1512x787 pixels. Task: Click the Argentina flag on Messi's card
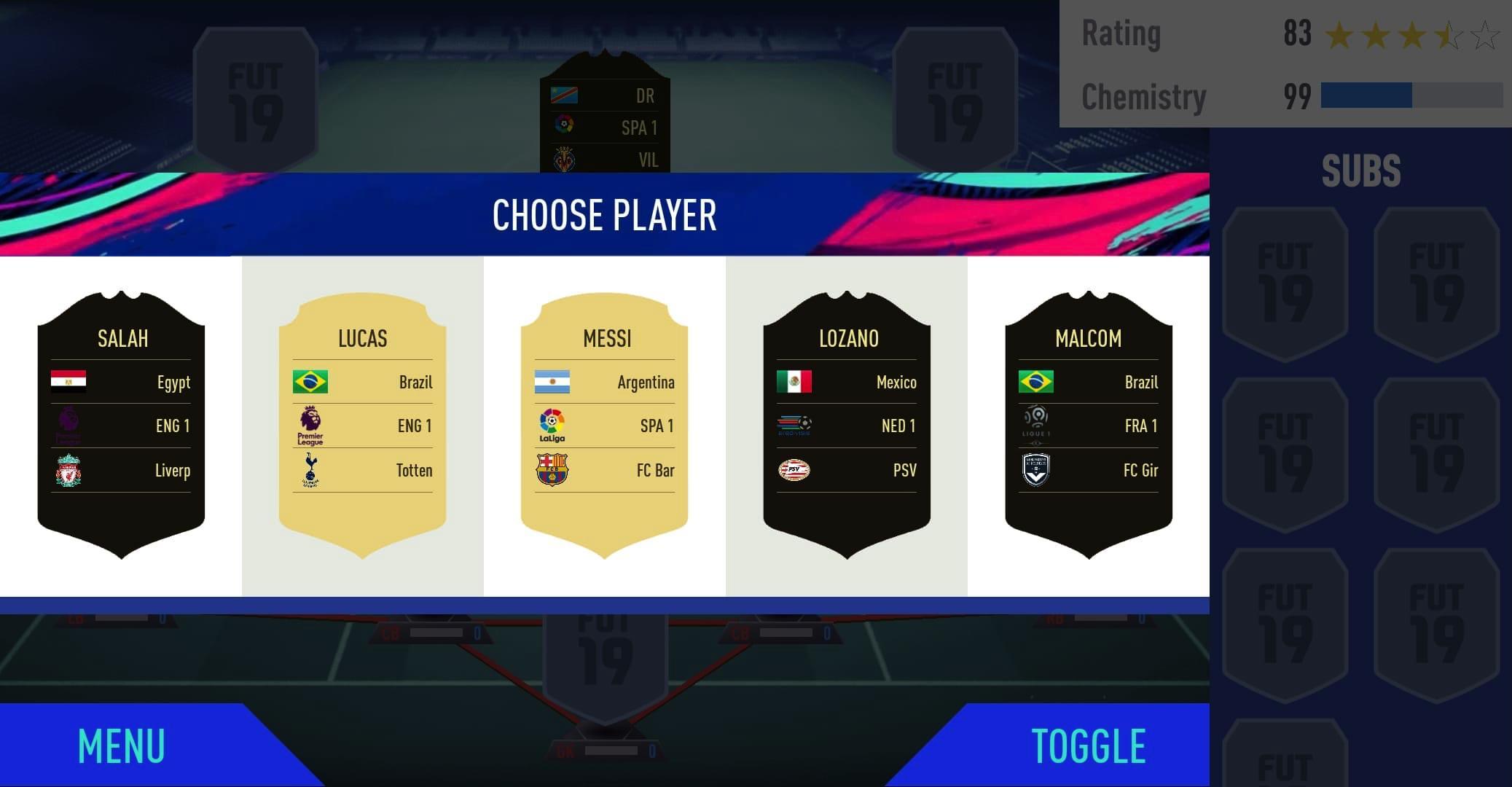554,382
